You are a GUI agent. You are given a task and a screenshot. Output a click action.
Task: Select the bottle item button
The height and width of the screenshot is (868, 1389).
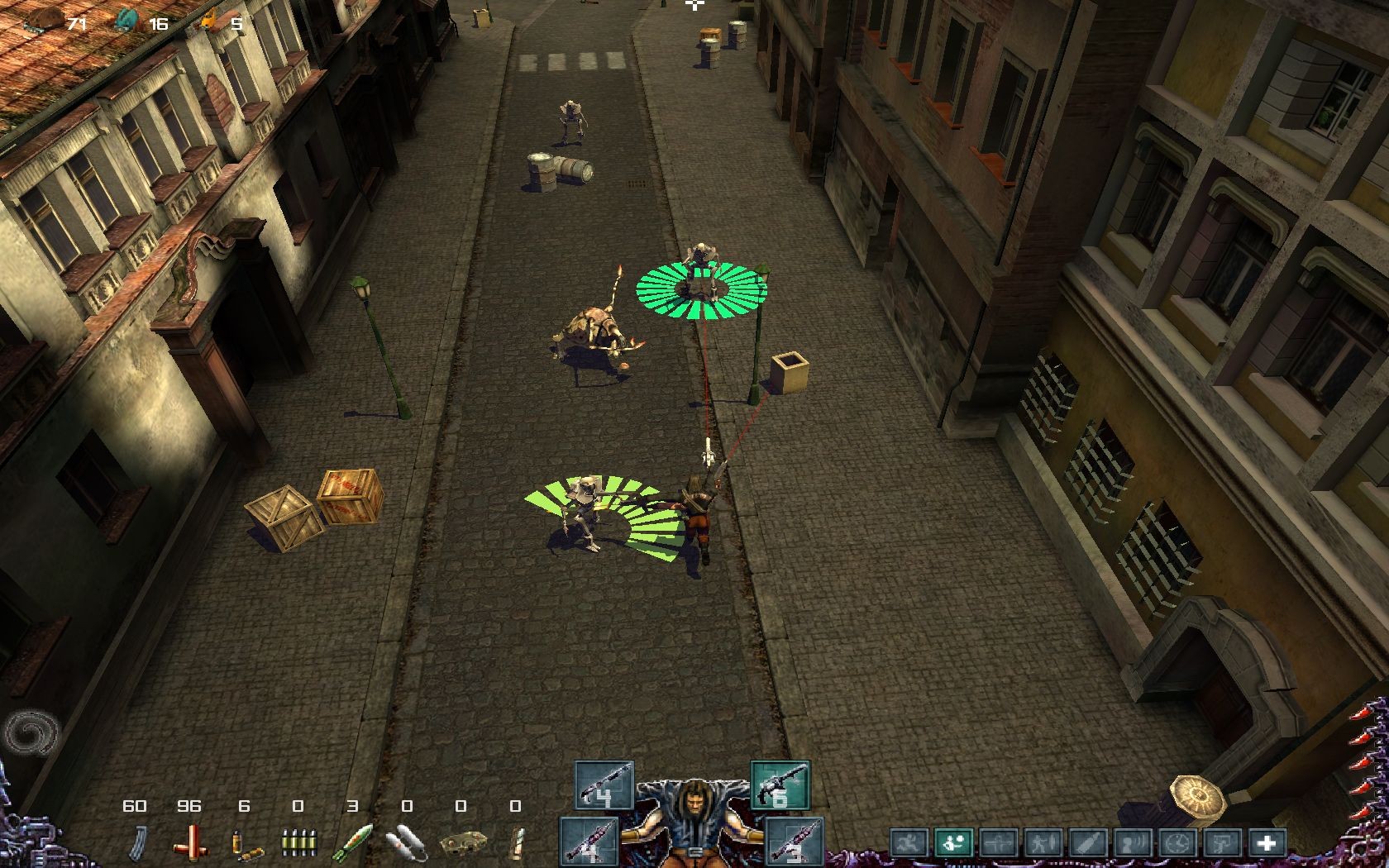pos(1086,843)
